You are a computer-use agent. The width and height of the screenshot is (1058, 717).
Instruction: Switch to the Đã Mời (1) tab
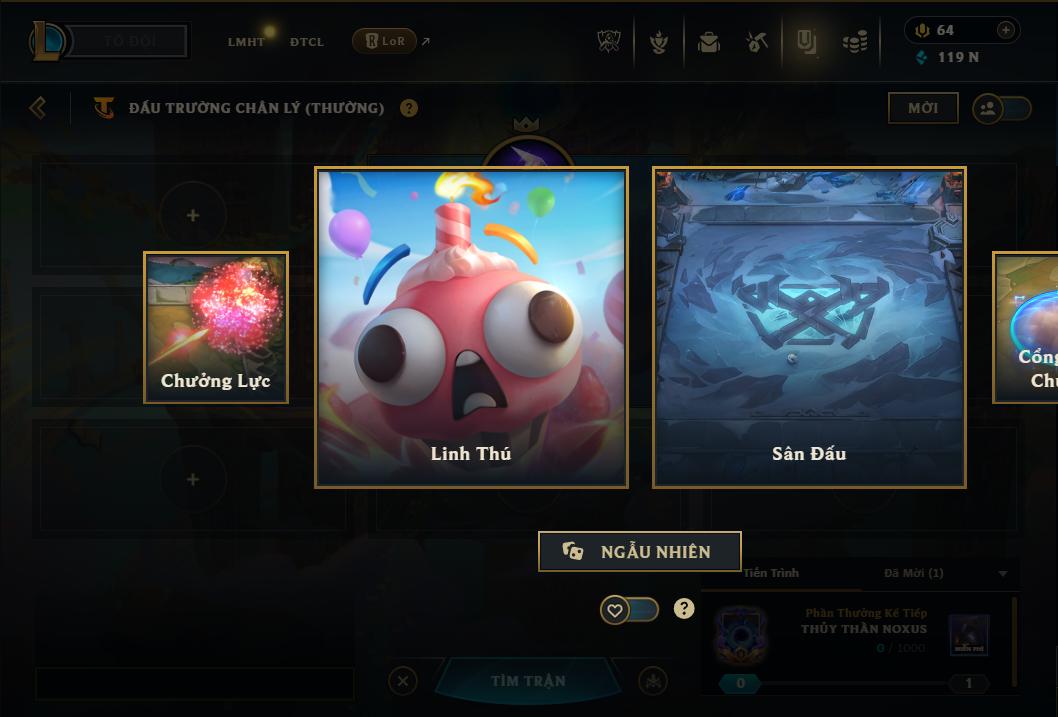[x=913, y=573]
